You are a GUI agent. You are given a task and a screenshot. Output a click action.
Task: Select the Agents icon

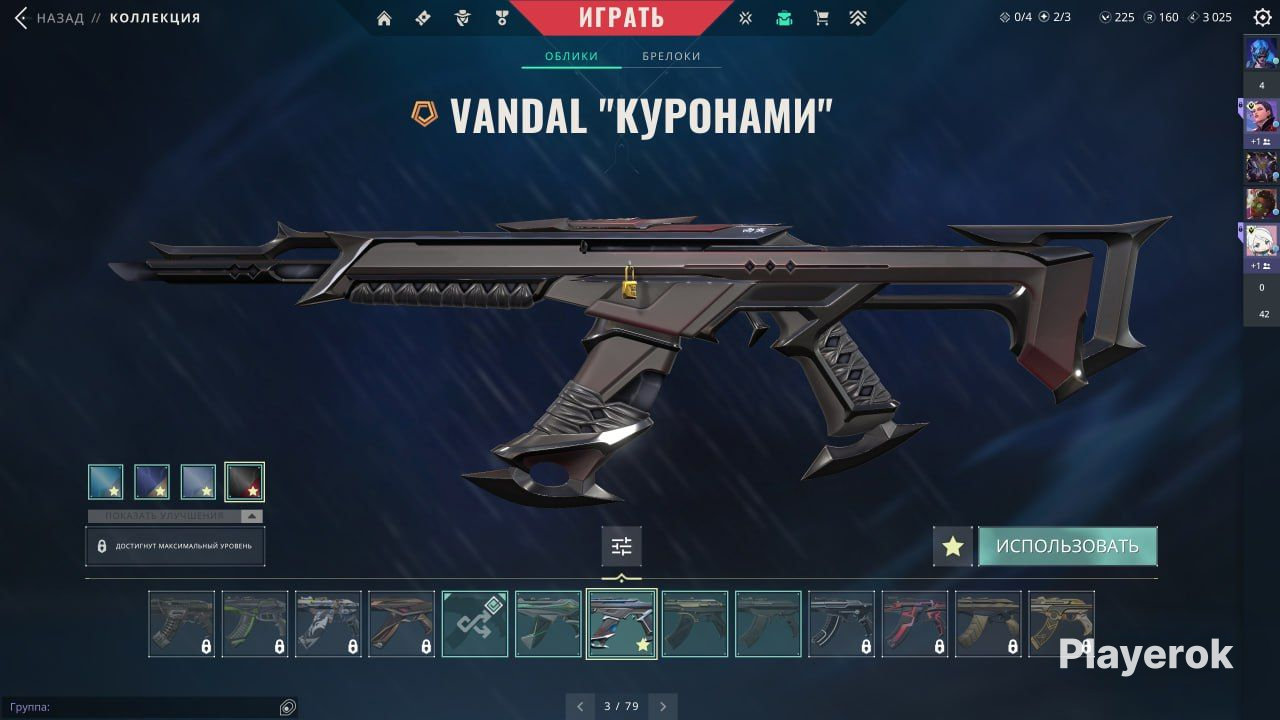click(461, 17)
